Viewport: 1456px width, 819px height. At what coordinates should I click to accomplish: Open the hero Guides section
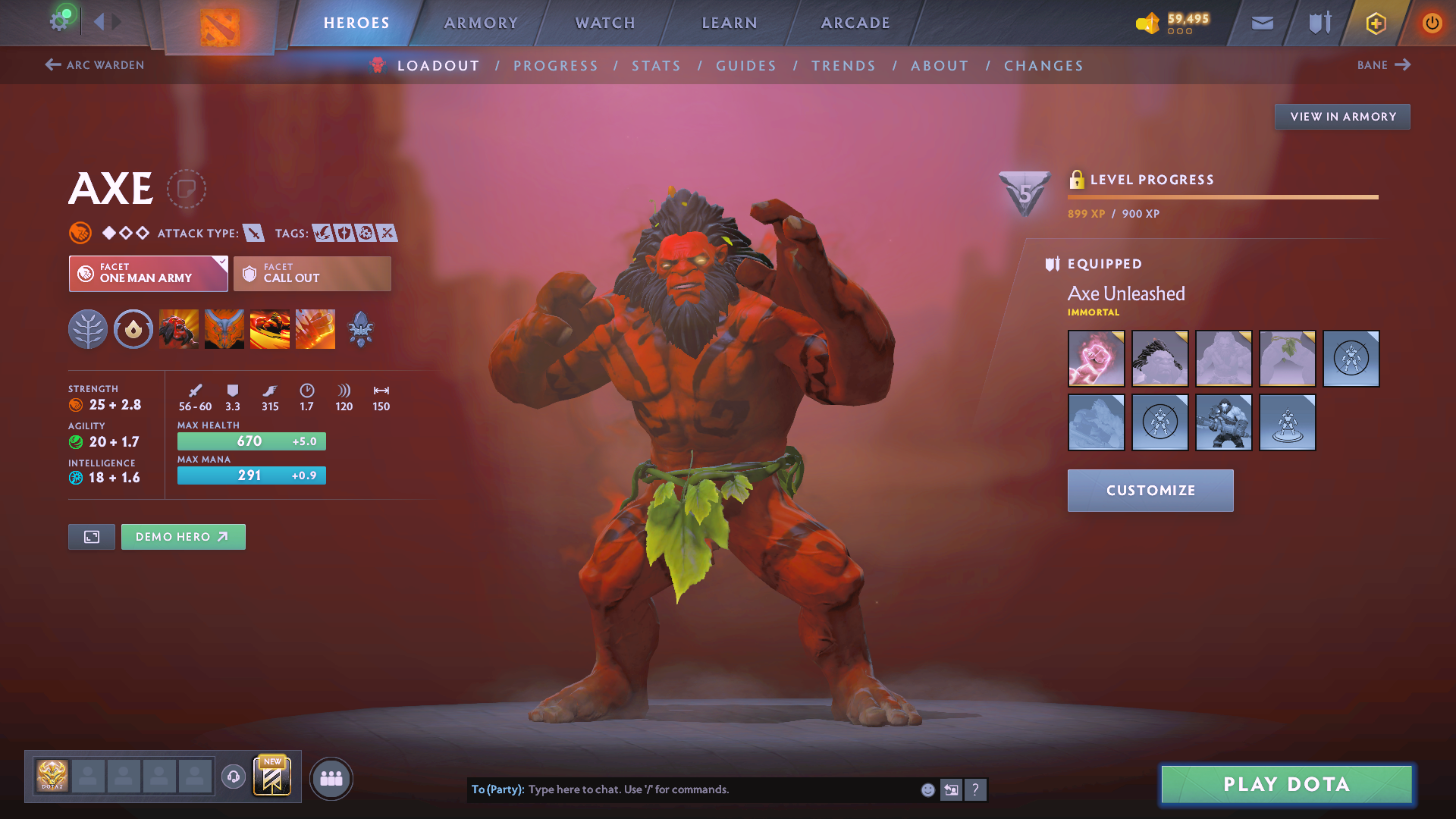(x=746, y=66)
